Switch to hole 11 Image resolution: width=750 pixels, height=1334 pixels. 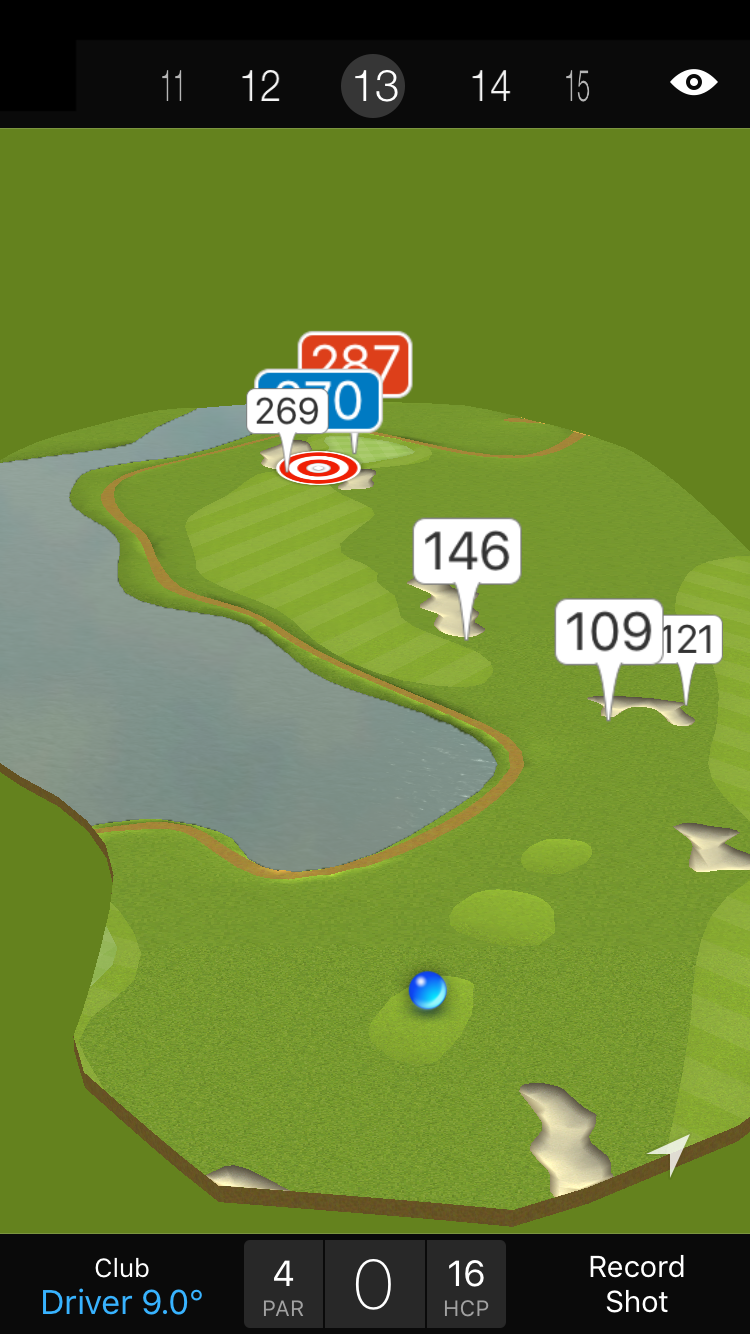173,86
